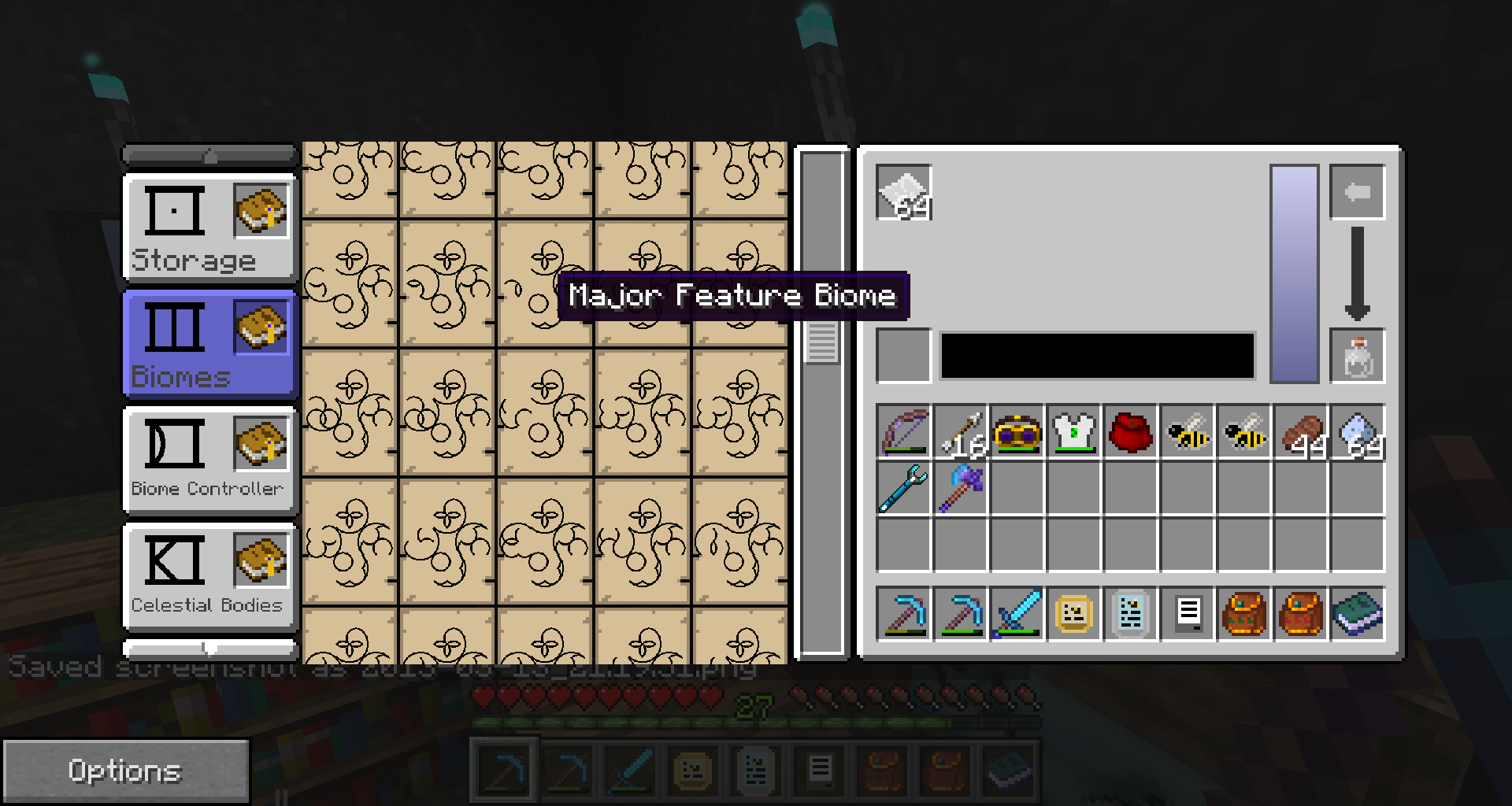Select the blue wrench item
This screenshot has width=1512, height=806.
pyautogui.click(x=904, y=488)
